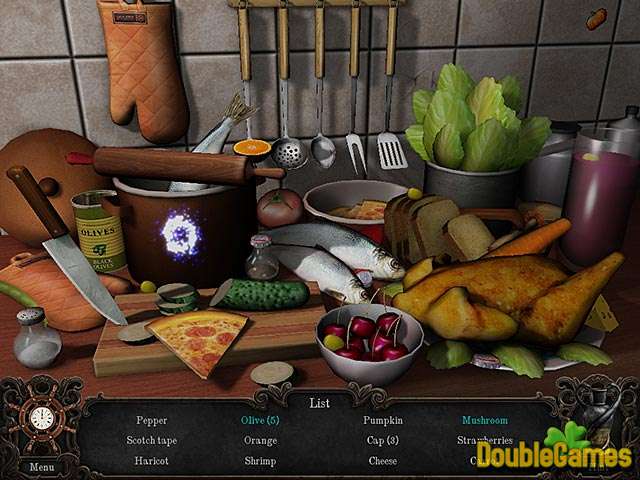Choose Pumpkin in the list
This screenshot has width=640, height=480.
382,421
